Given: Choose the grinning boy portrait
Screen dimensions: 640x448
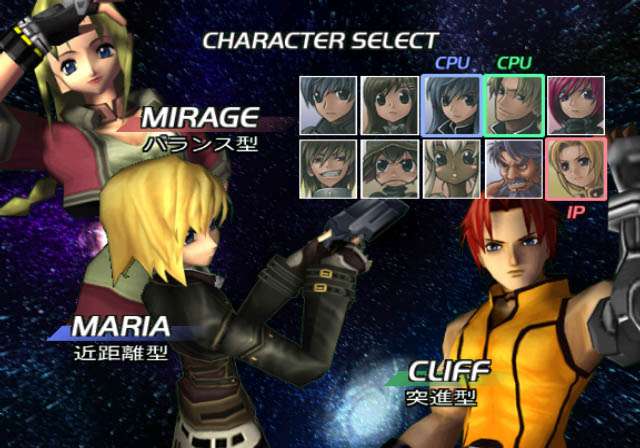Looking at the screenshot, I should (x=327, y=168).
